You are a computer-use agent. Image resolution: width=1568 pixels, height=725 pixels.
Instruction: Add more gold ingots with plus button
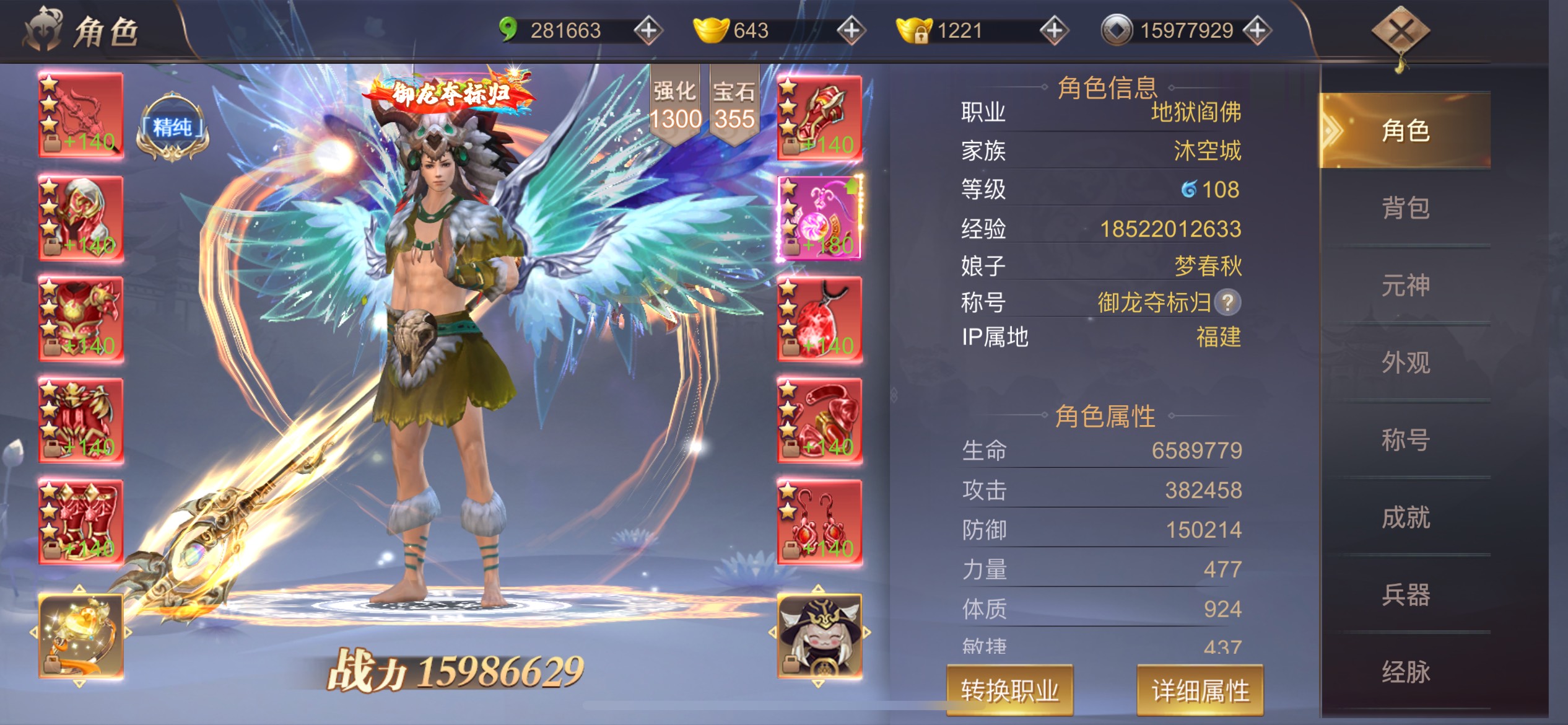pyautogui.click(x=851, y=30)
